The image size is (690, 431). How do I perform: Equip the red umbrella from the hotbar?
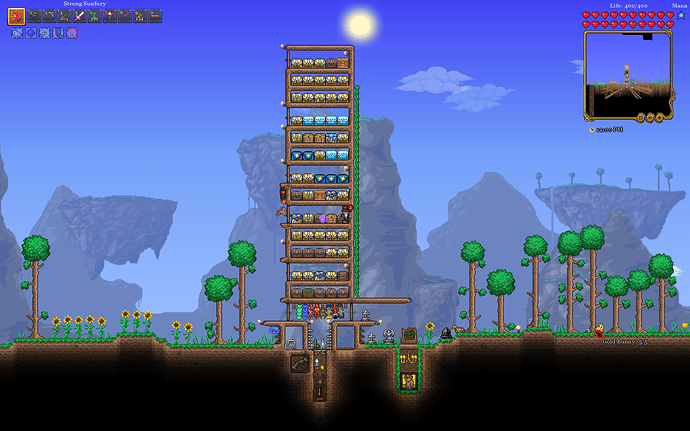click(109, 16)
